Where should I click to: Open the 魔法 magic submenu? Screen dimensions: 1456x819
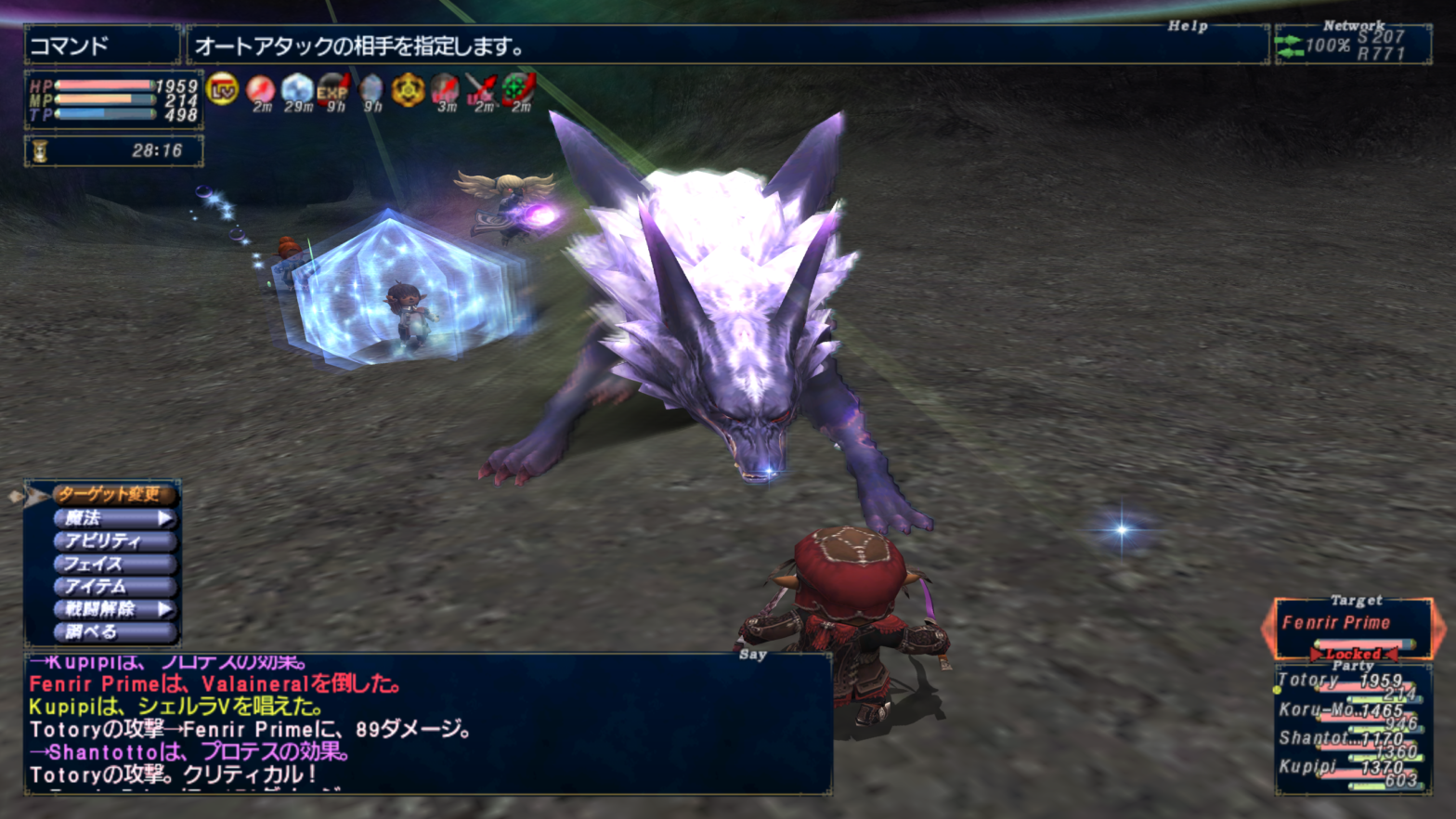coord(113,517)
